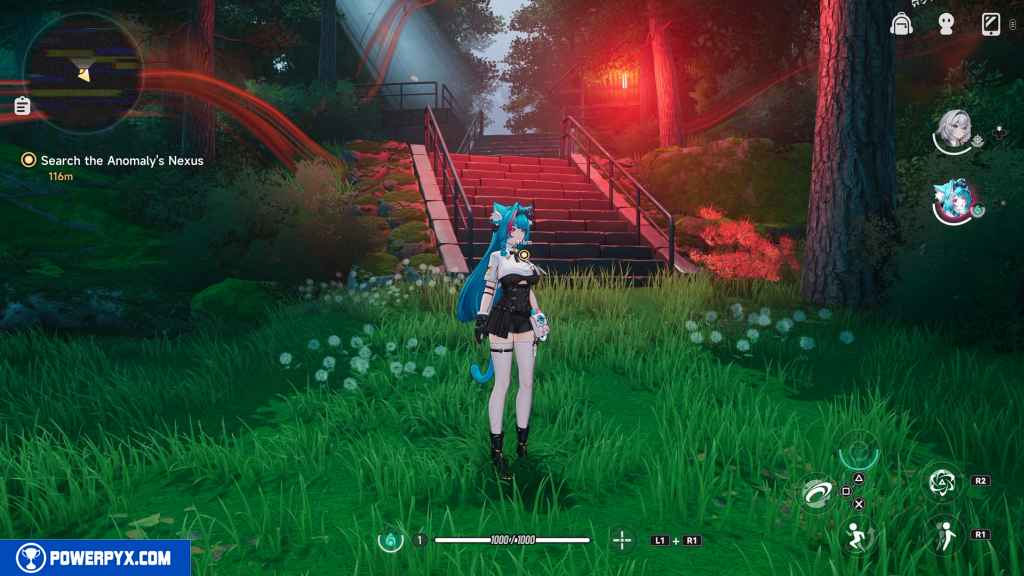This screenshot has width=1024, height=576.
Task: Switch to the silver-haired party member
Action: tap(953, 130)
